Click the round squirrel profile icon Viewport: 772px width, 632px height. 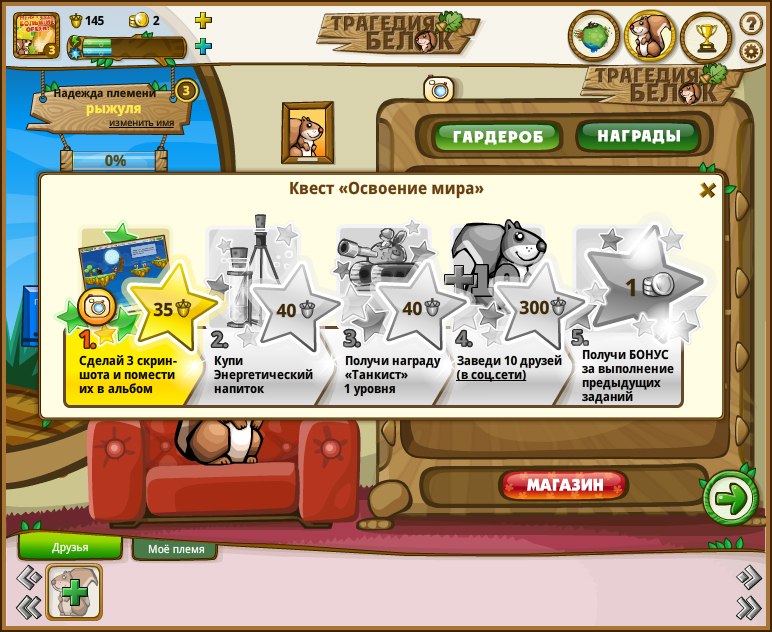(650, 38)
